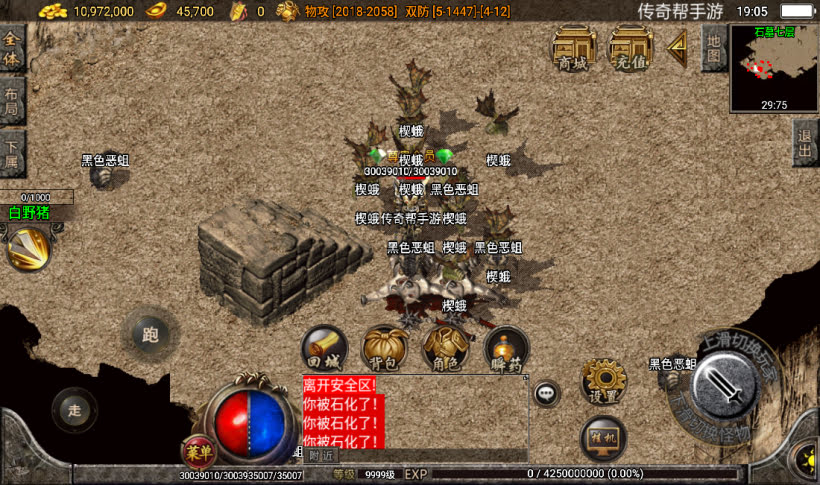Activate the golden blade skill icon
Screen dimensions: 820x485
(x=30, y=248)
